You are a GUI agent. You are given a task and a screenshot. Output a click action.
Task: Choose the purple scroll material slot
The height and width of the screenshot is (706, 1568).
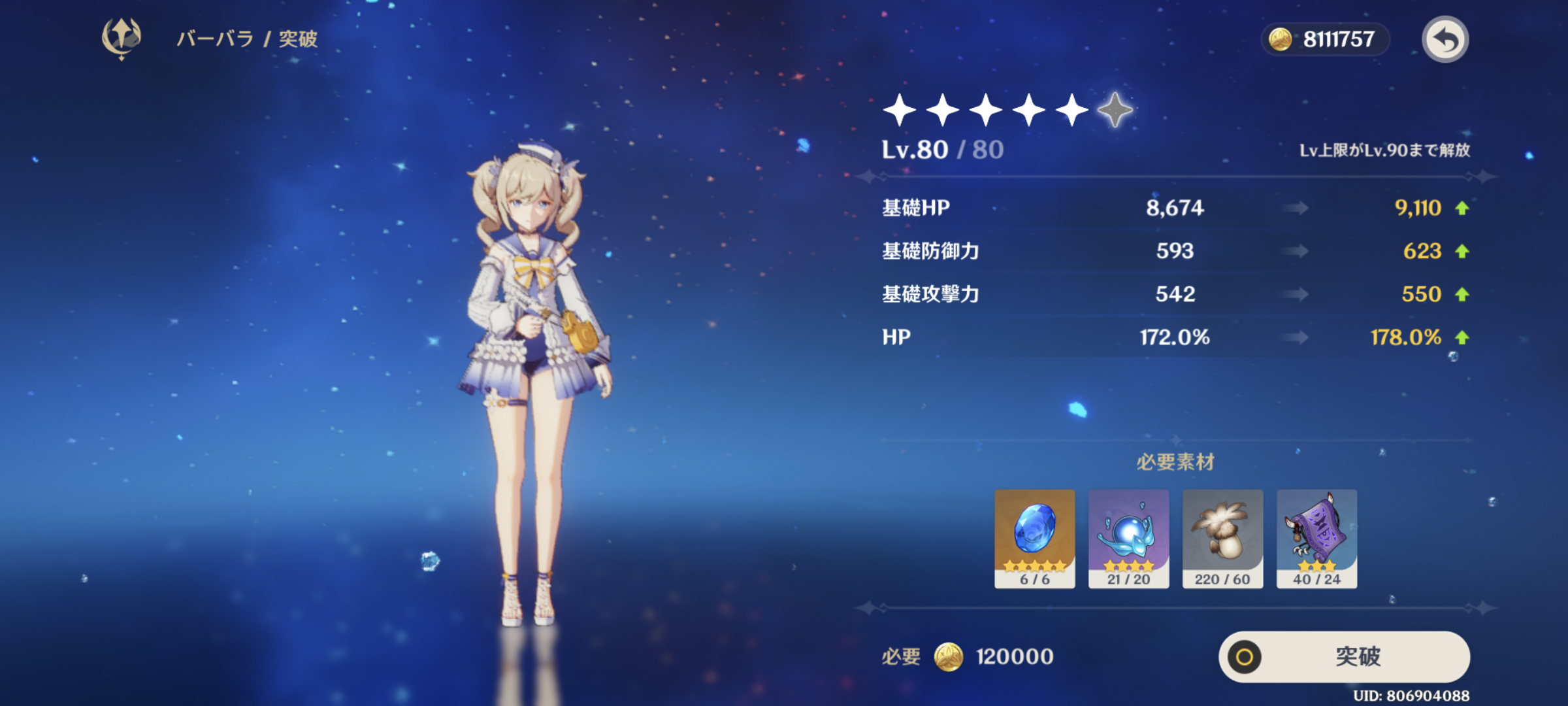coord(1316,538)
